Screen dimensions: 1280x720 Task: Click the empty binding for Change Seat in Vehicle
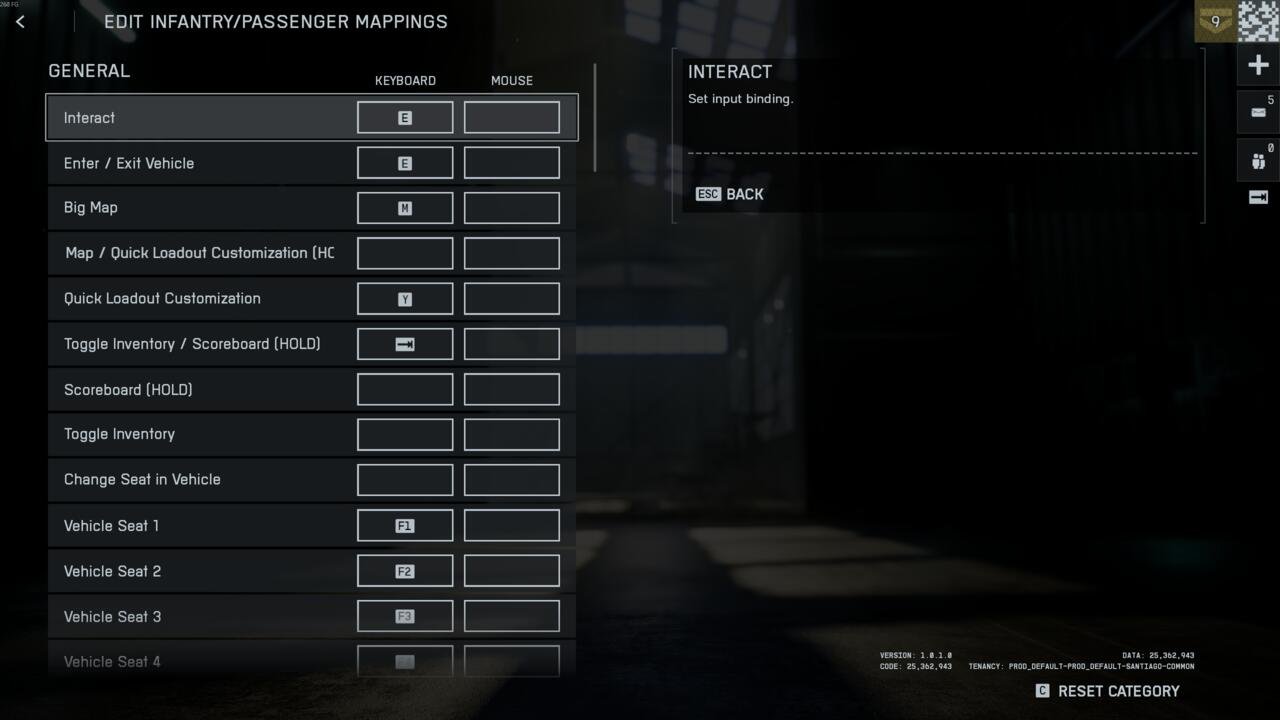coord(404,479)
